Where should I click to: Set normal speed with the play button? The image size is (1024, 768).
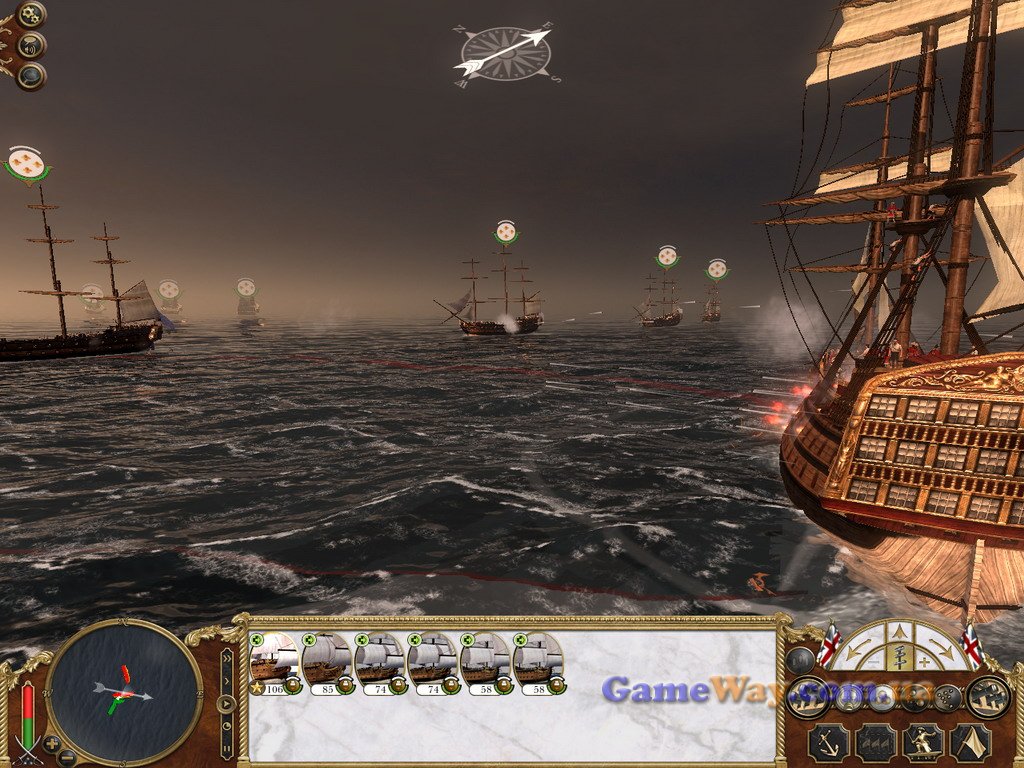(x=227, y=702)
